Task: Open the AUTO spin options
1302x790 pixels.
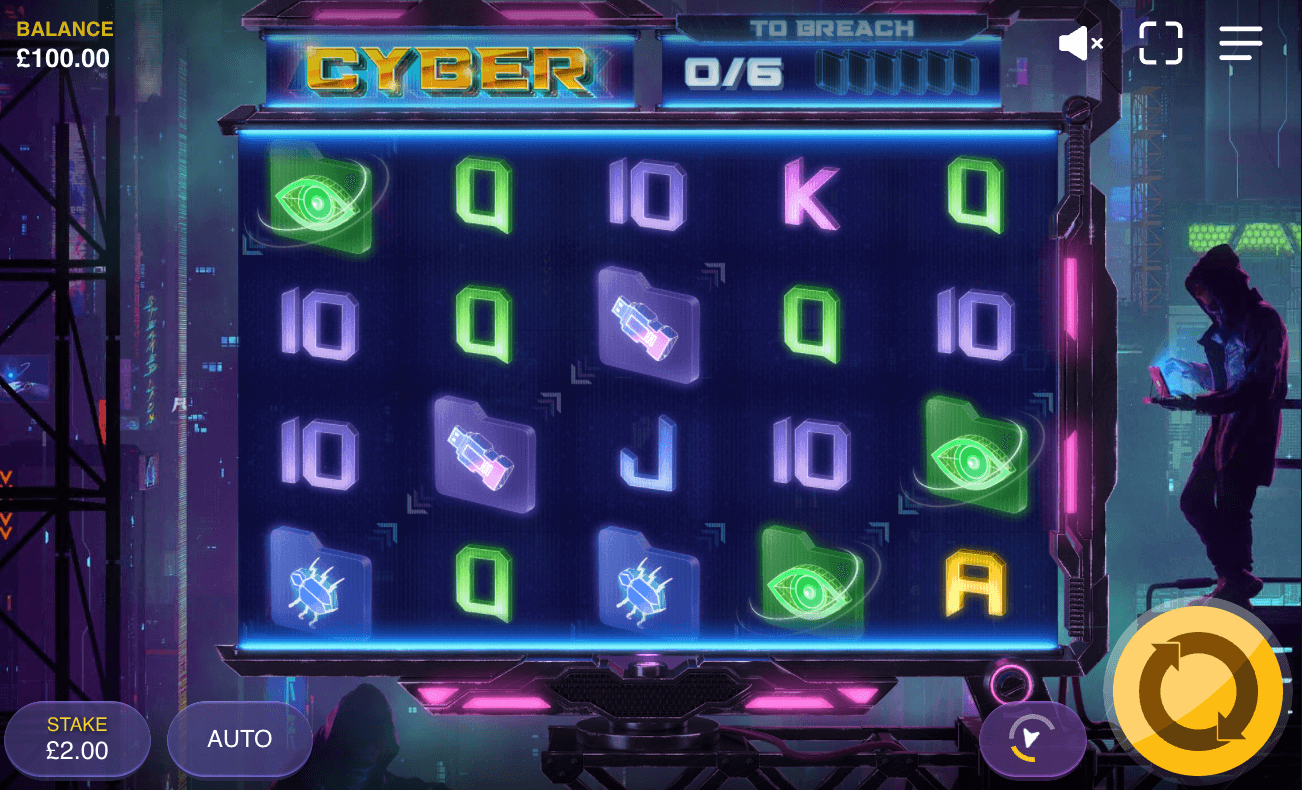Action: [239, 739]
